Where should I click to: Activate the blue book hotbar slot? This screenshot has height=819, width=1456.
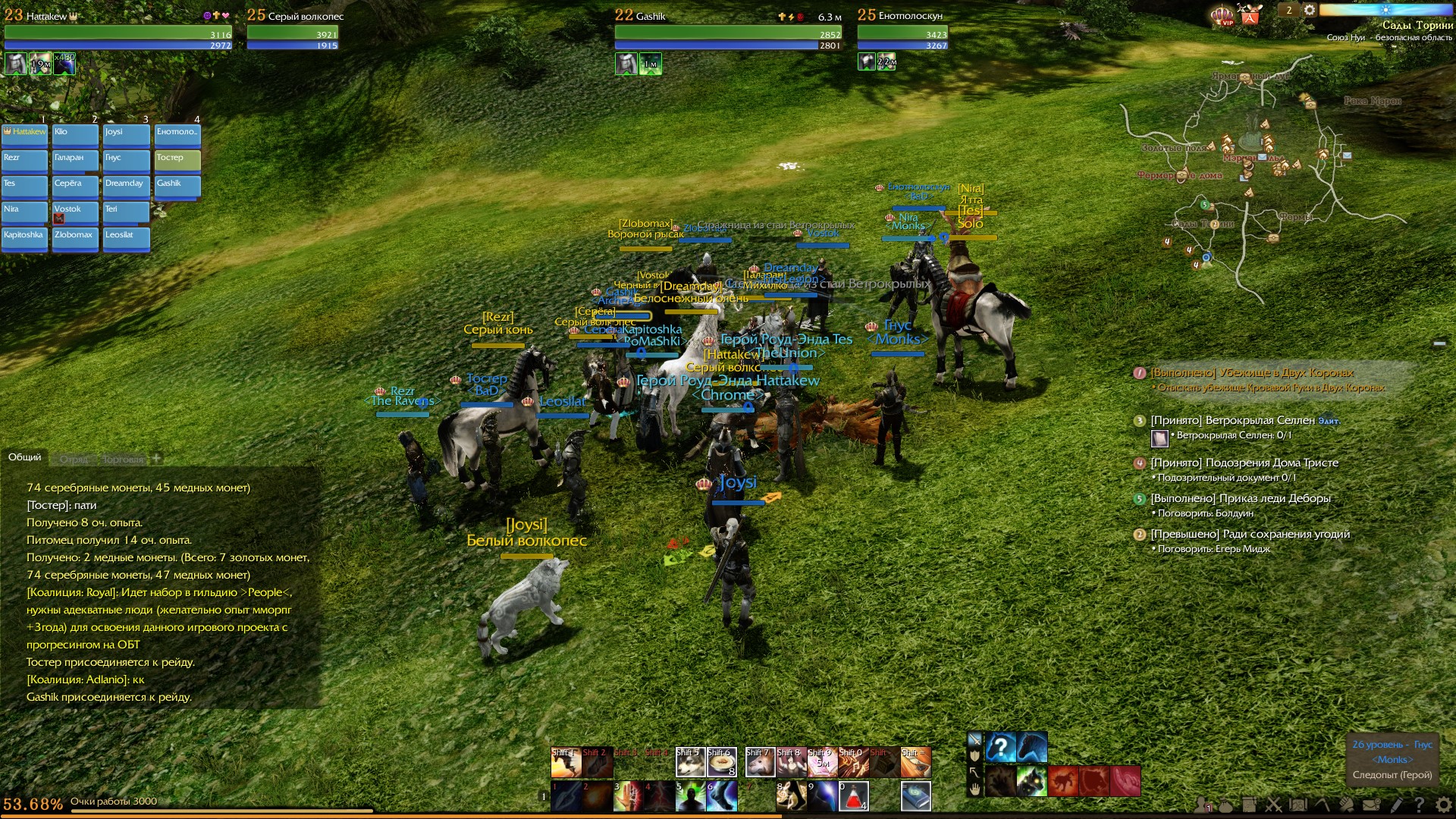tap(915, 796)
